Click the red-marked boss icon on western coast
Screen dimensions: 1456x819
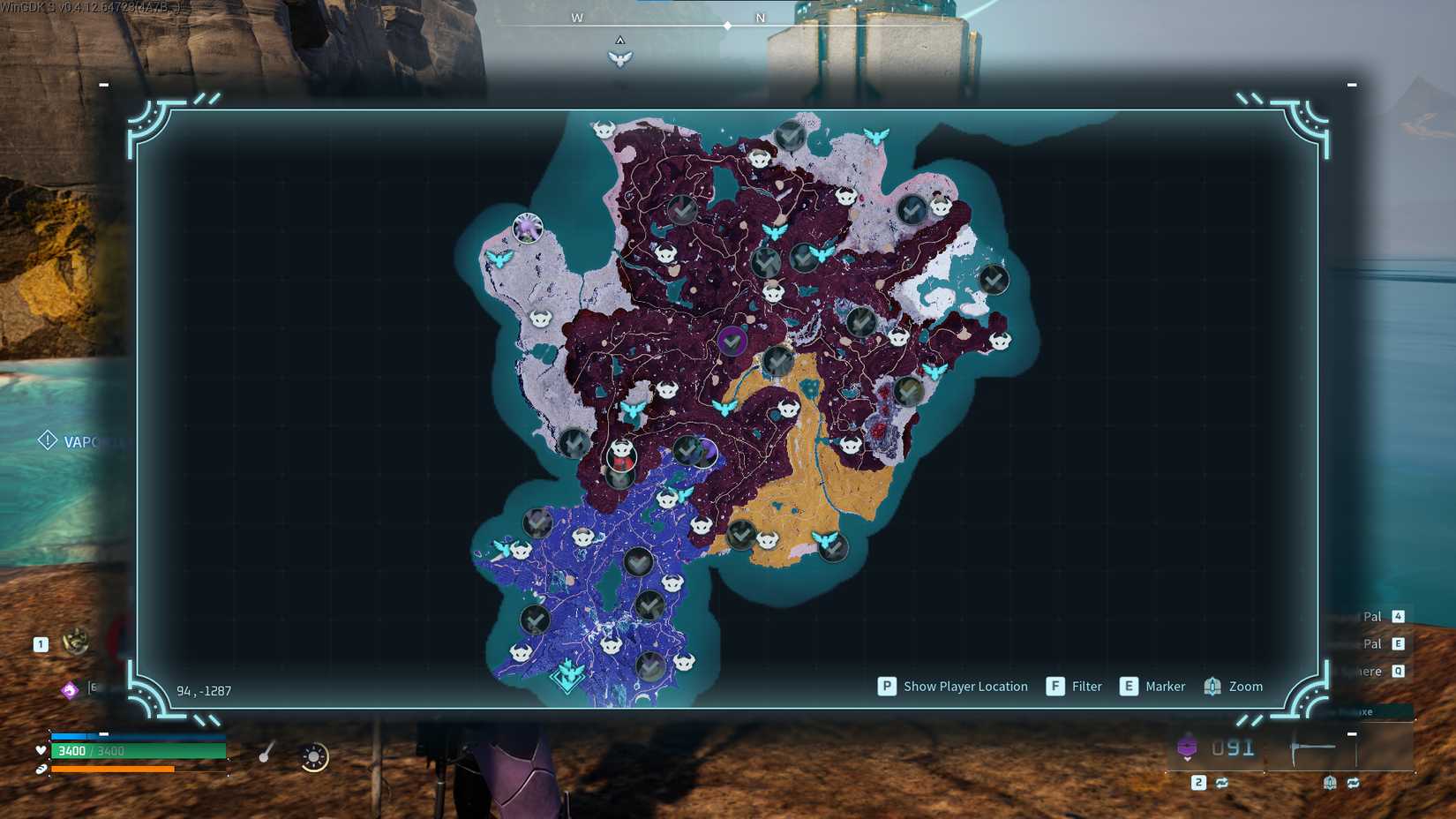tap(620, 455)
